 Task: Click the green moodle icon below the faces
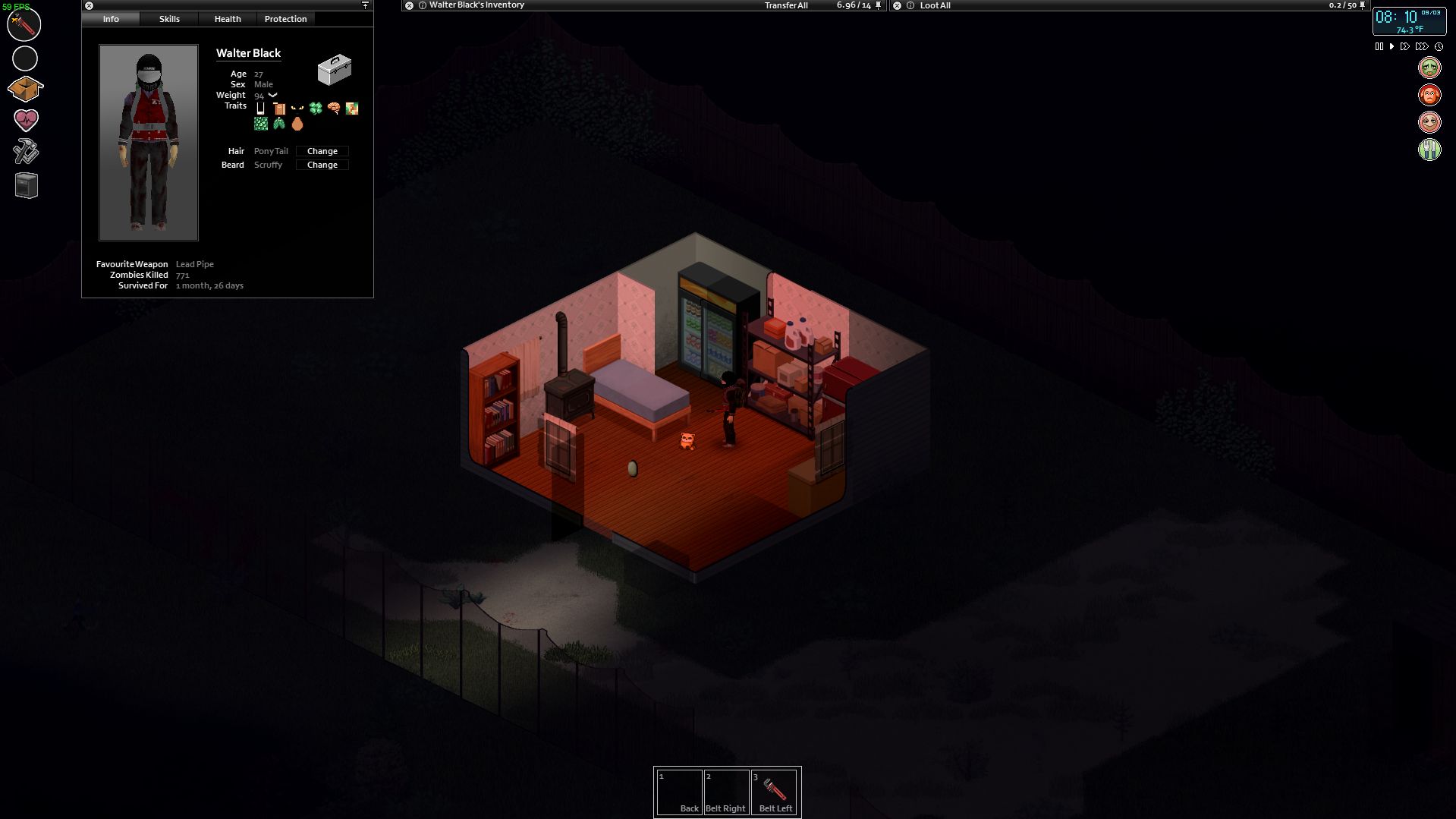(x=1429, y=150)
